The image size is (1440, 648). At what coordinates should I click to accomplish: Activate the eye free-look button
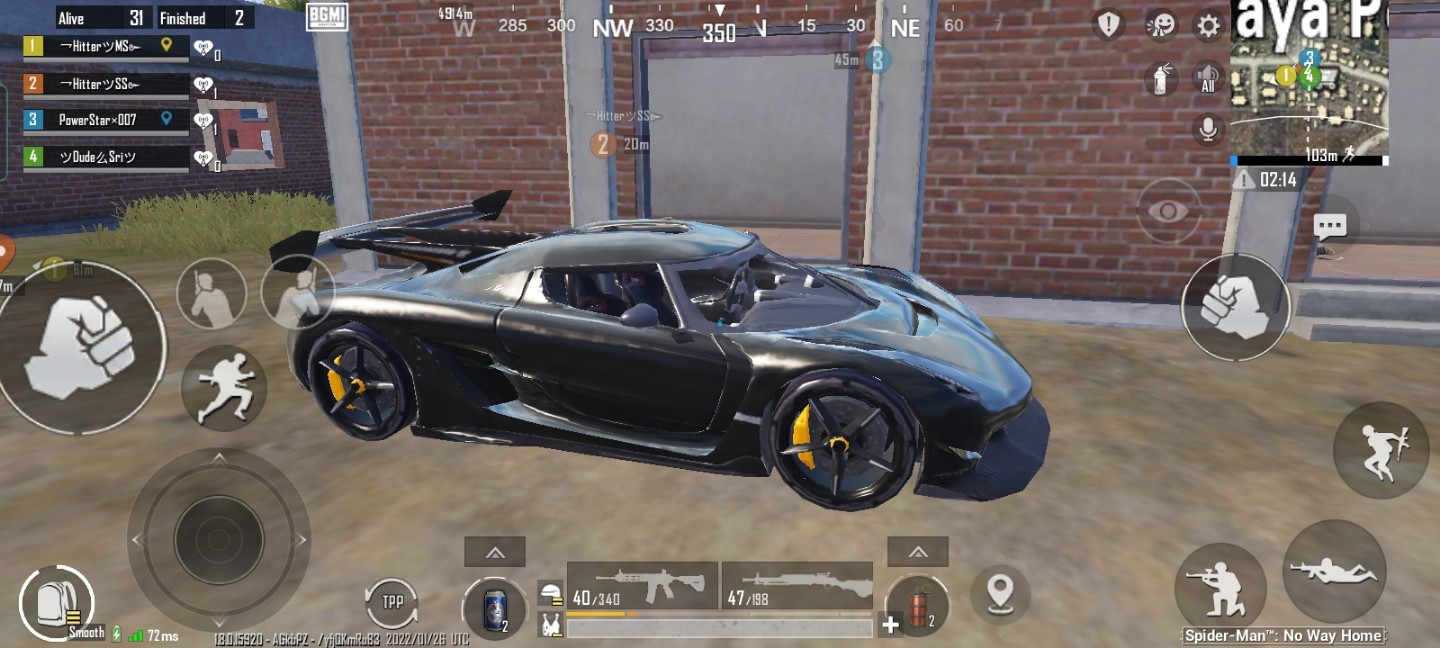click(x=1168, y=211)
